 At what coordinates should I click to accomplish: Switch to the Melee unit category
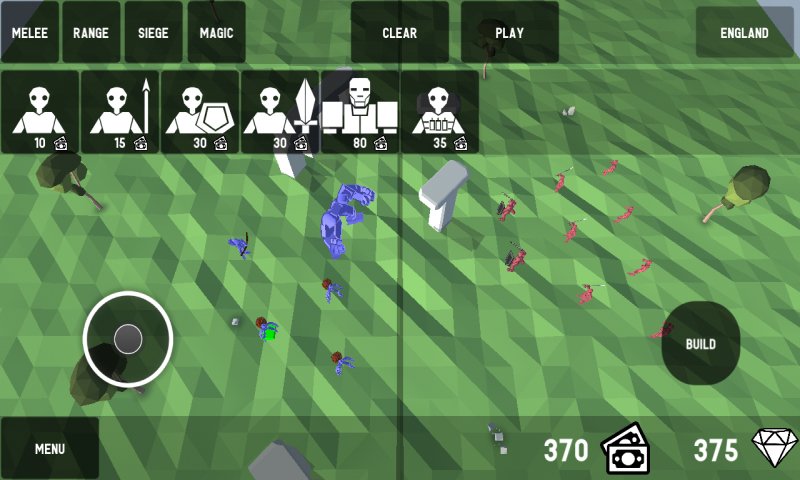[31, 32]
